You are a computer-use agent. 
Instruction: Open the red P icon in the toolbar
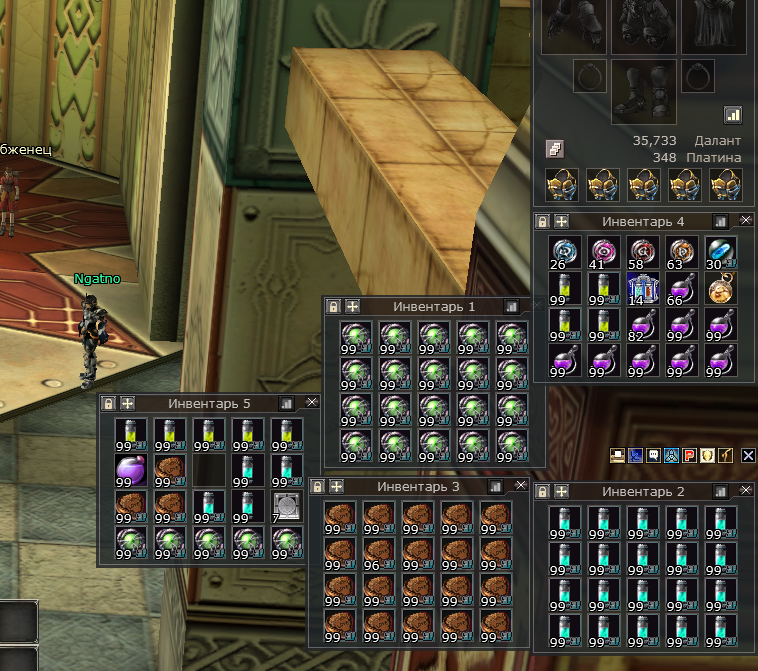point(689,455)
